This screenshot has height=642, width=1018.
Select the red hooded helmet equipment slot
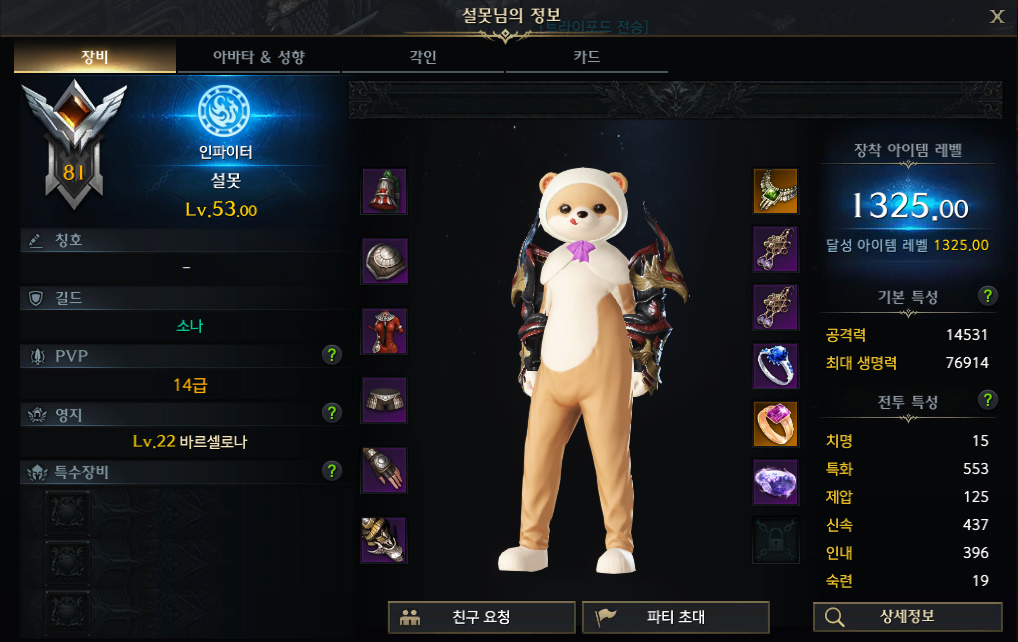(x=384, y=192)
